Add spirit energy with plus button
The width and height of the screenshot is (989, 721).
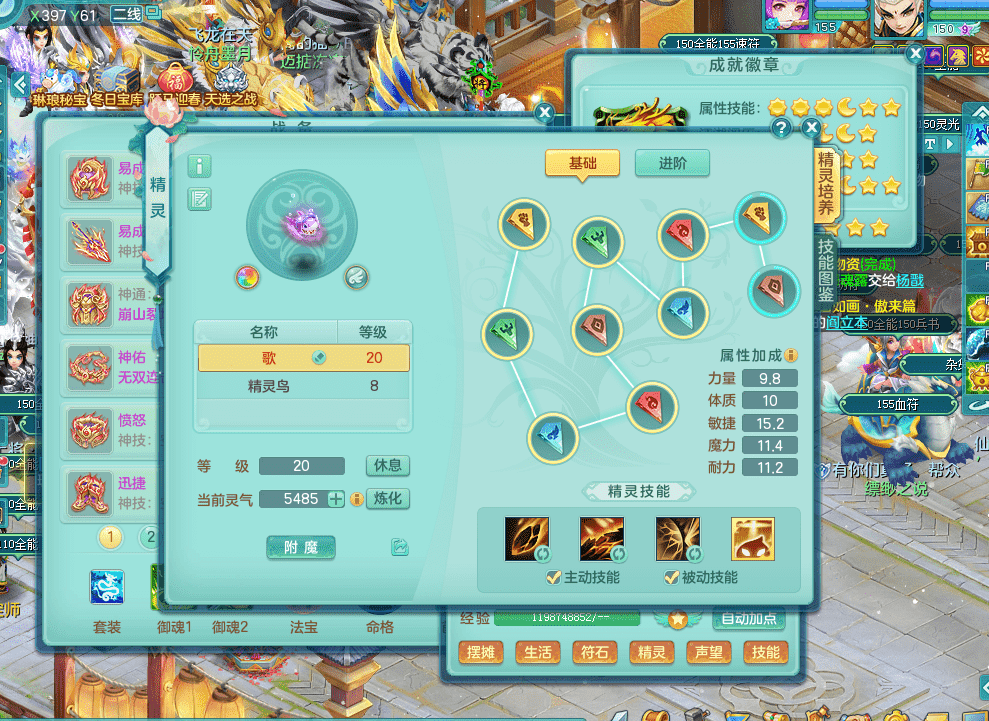[x=336, y=498]
